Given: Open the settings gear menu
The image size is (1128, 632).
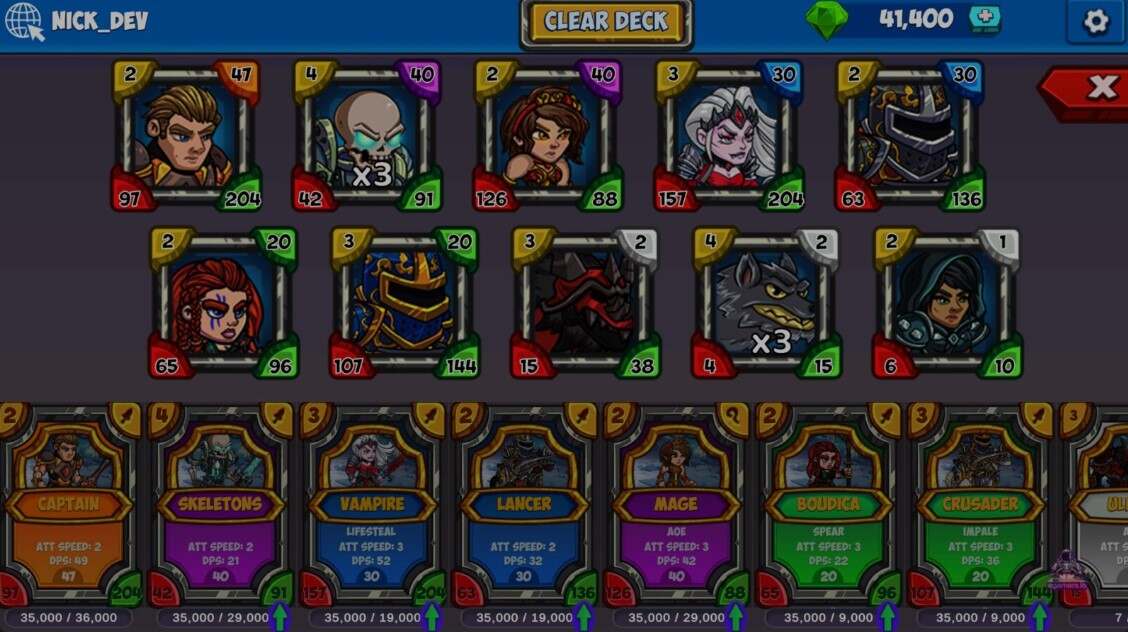Looking at the screenshot, I should 1096,22.
